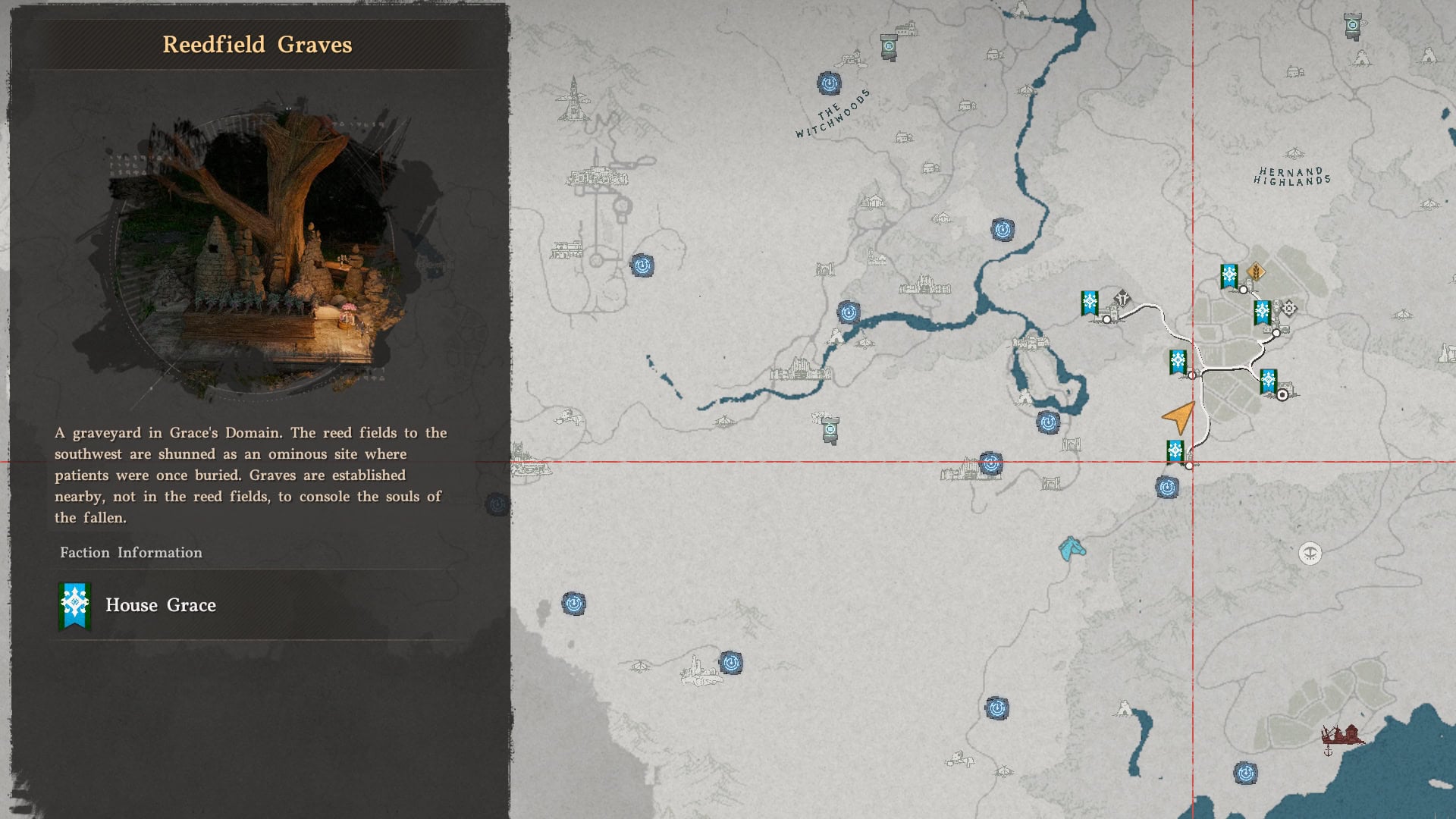
Task: Click the Faction Information heading
Action: [x=130, y=553]
